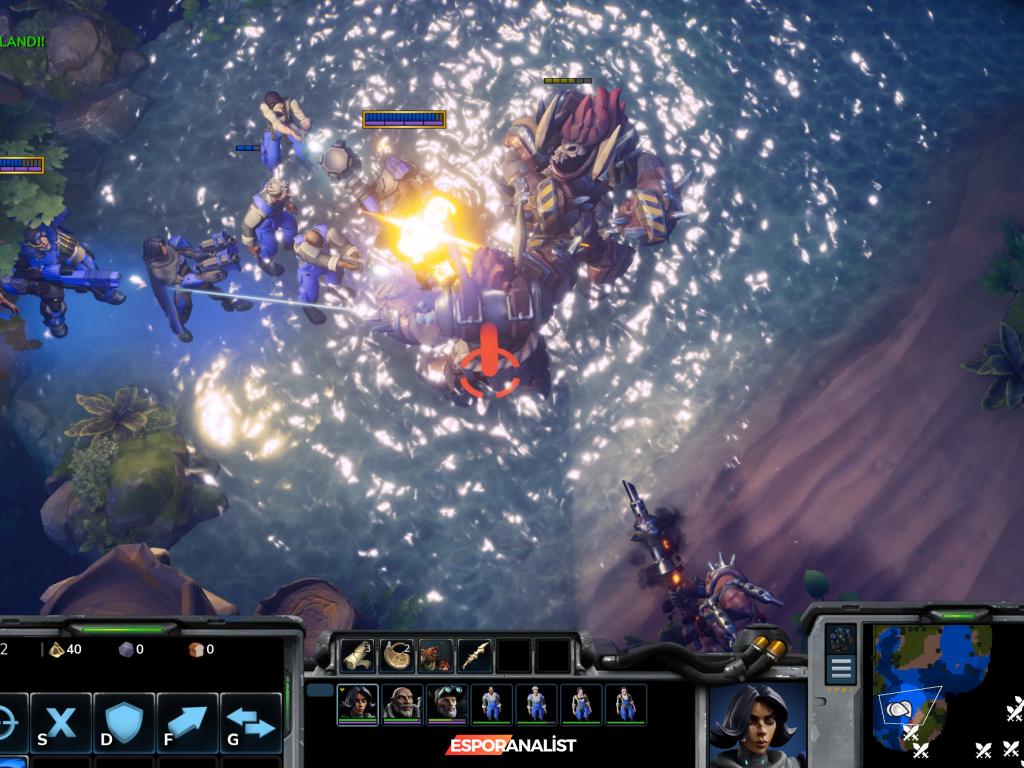Select the diagonal arrow command labeled F
The width and height of the screenshot is (1024, 768).
tap(187, 722)
